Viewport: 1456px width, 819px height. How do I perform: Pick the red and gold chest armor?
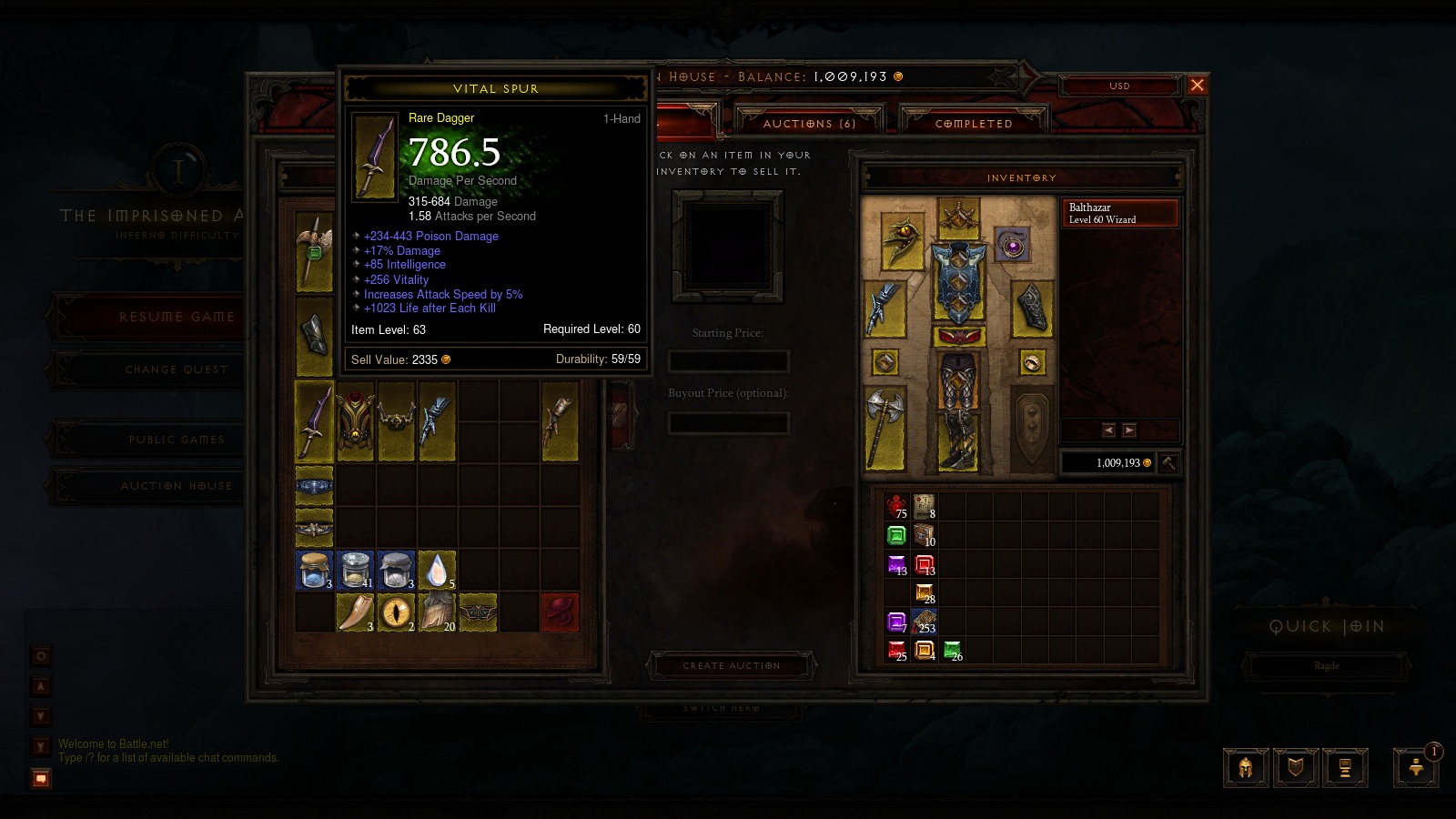point(356,420)
